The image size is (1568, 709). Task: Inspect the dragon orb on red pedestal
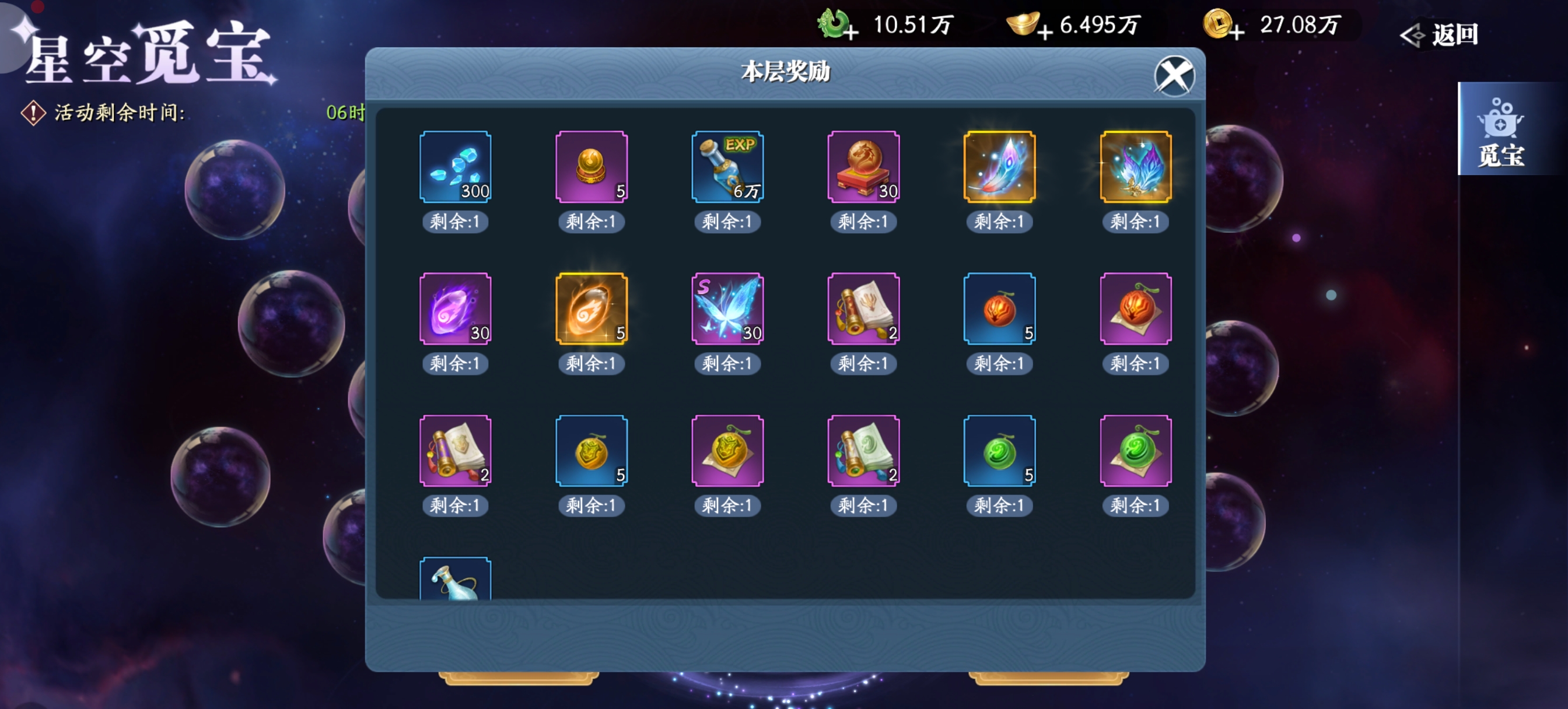click(x=863, y=167)
